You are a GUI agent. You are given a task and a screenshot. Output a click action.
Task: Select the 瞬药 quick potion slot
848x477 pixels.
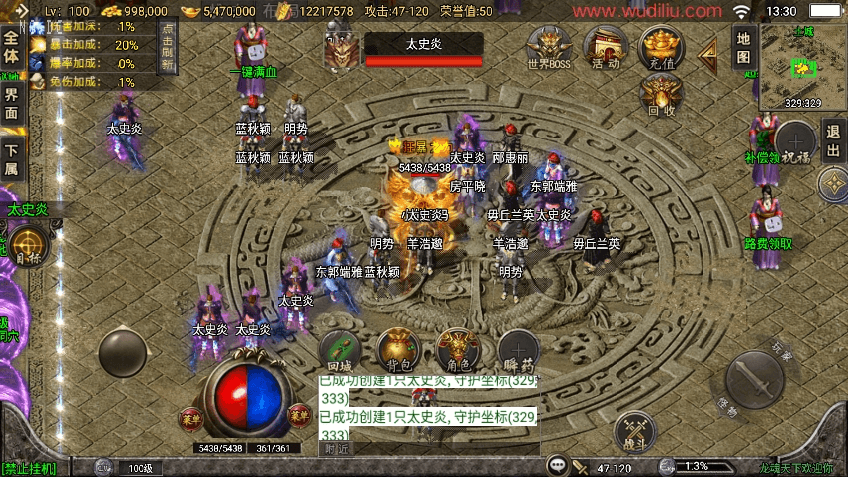point(518,350)
